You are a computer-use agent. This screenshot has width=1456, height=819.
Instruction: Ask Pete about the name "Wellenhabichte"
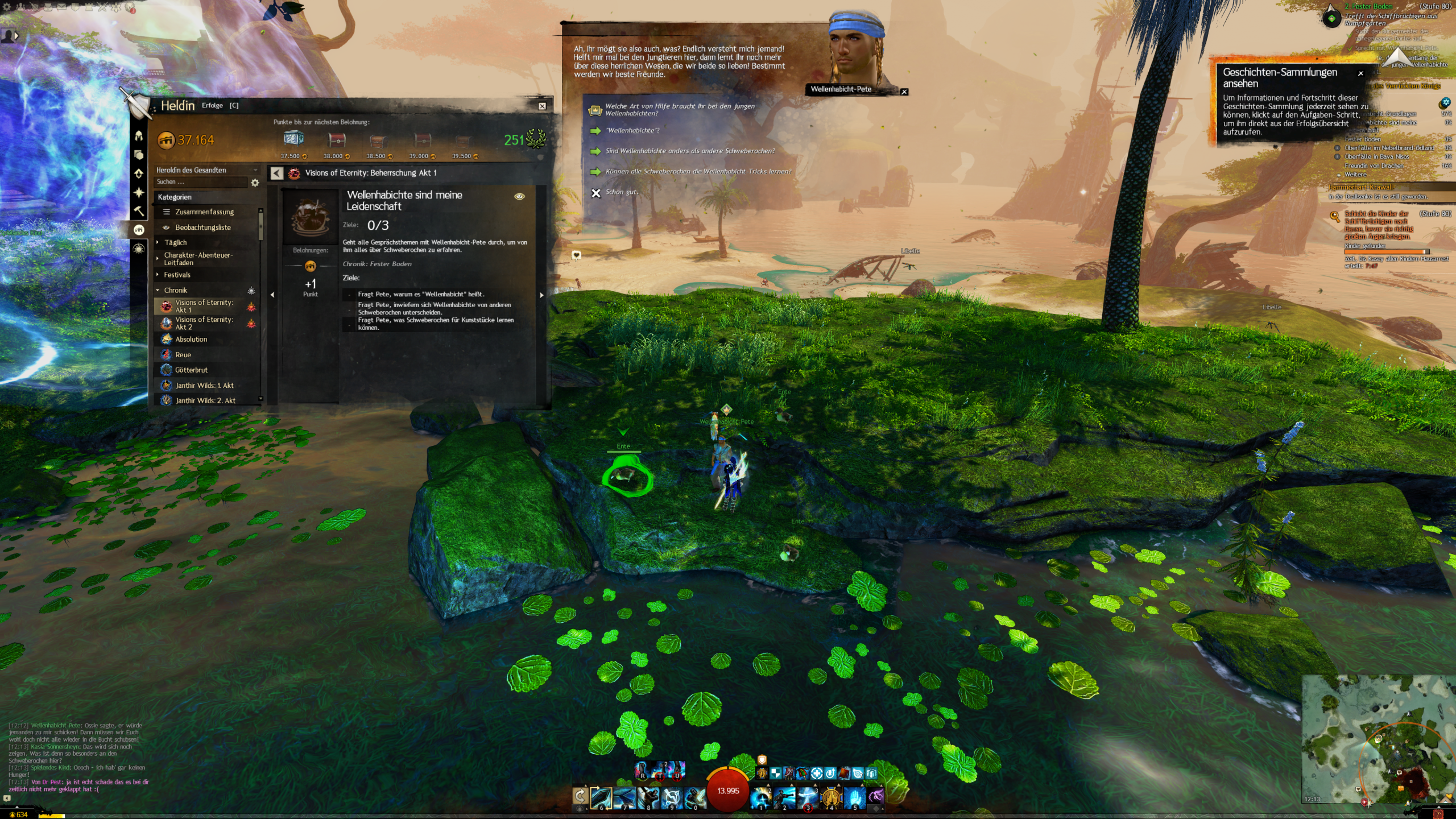pyautogui.click(x=632, y=131)
